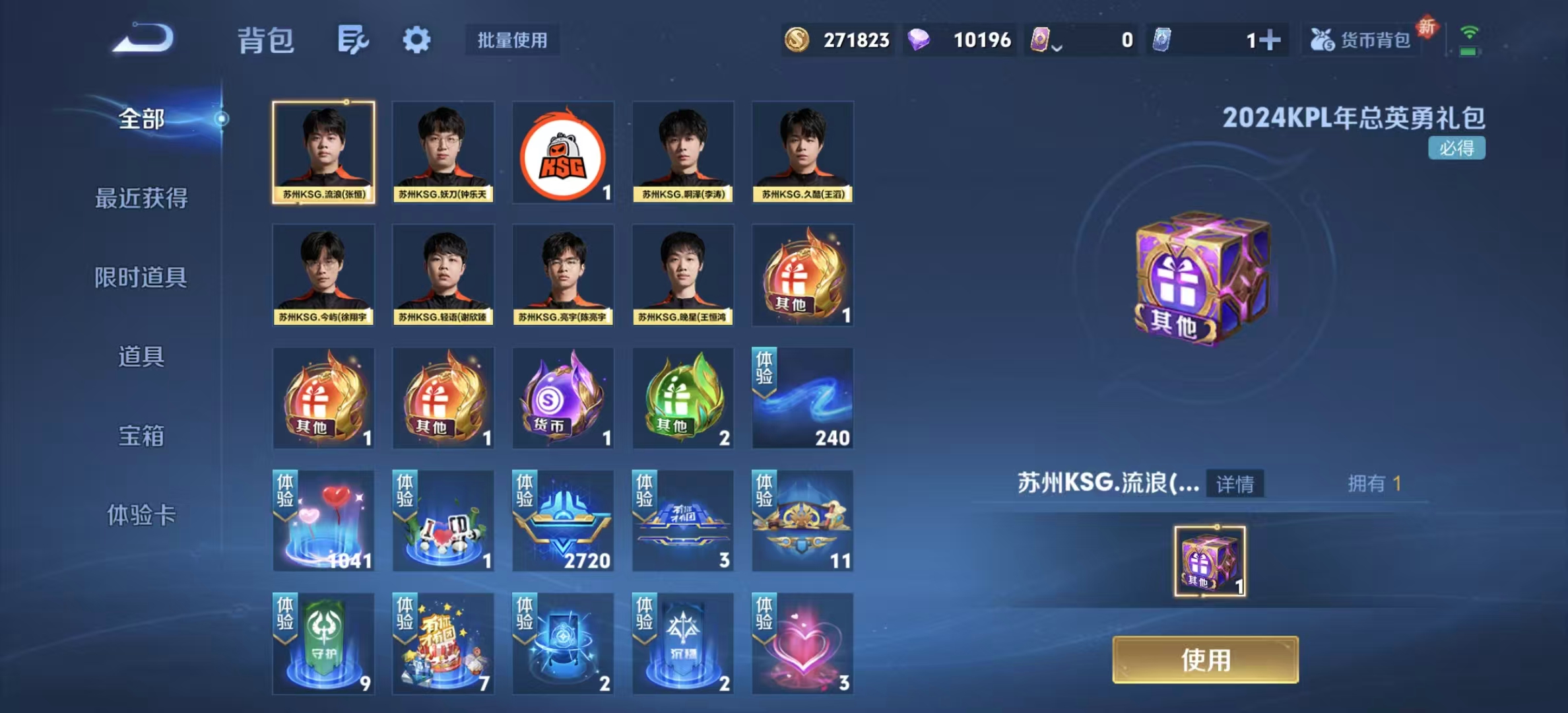Click the edit list icon beside 背包
Viewport: 1568px width, 713px height.
point(352,40)
